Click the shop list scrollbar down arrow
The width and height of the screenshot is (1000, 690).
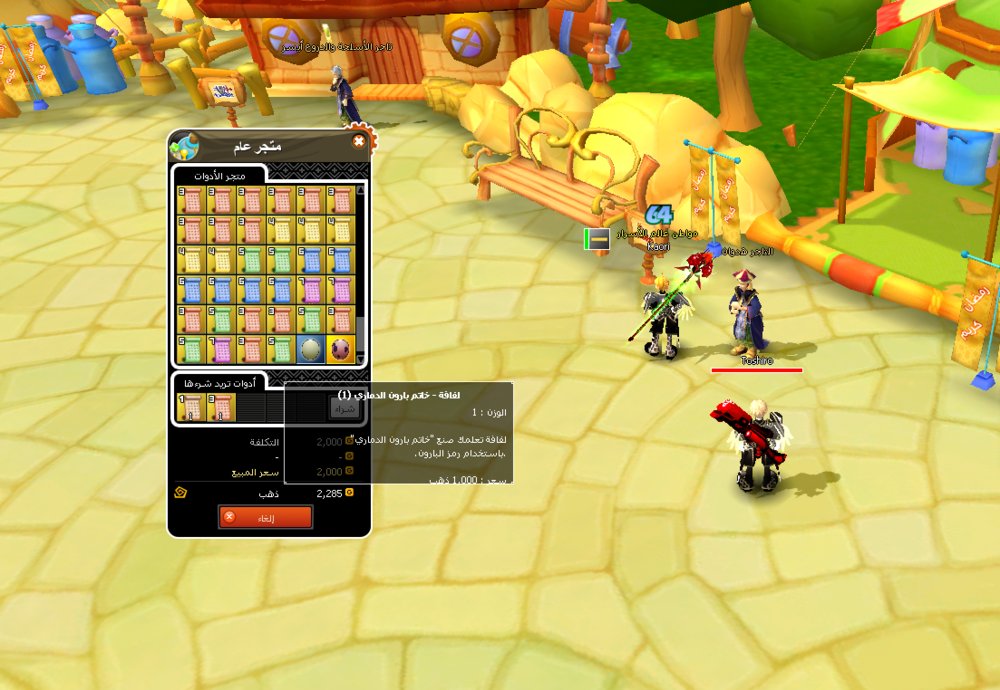(x=360, y=359)
